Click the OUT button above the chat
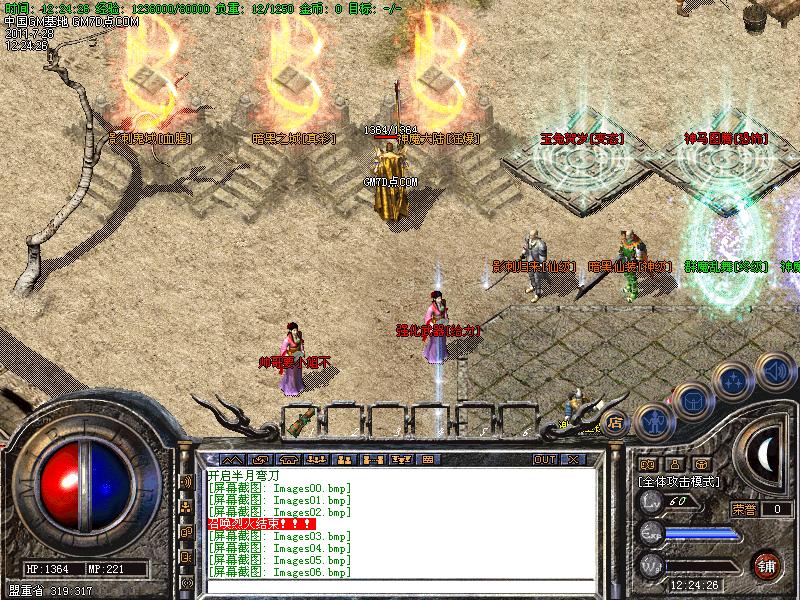The image size is (800, 600). [x=544, y=459]
